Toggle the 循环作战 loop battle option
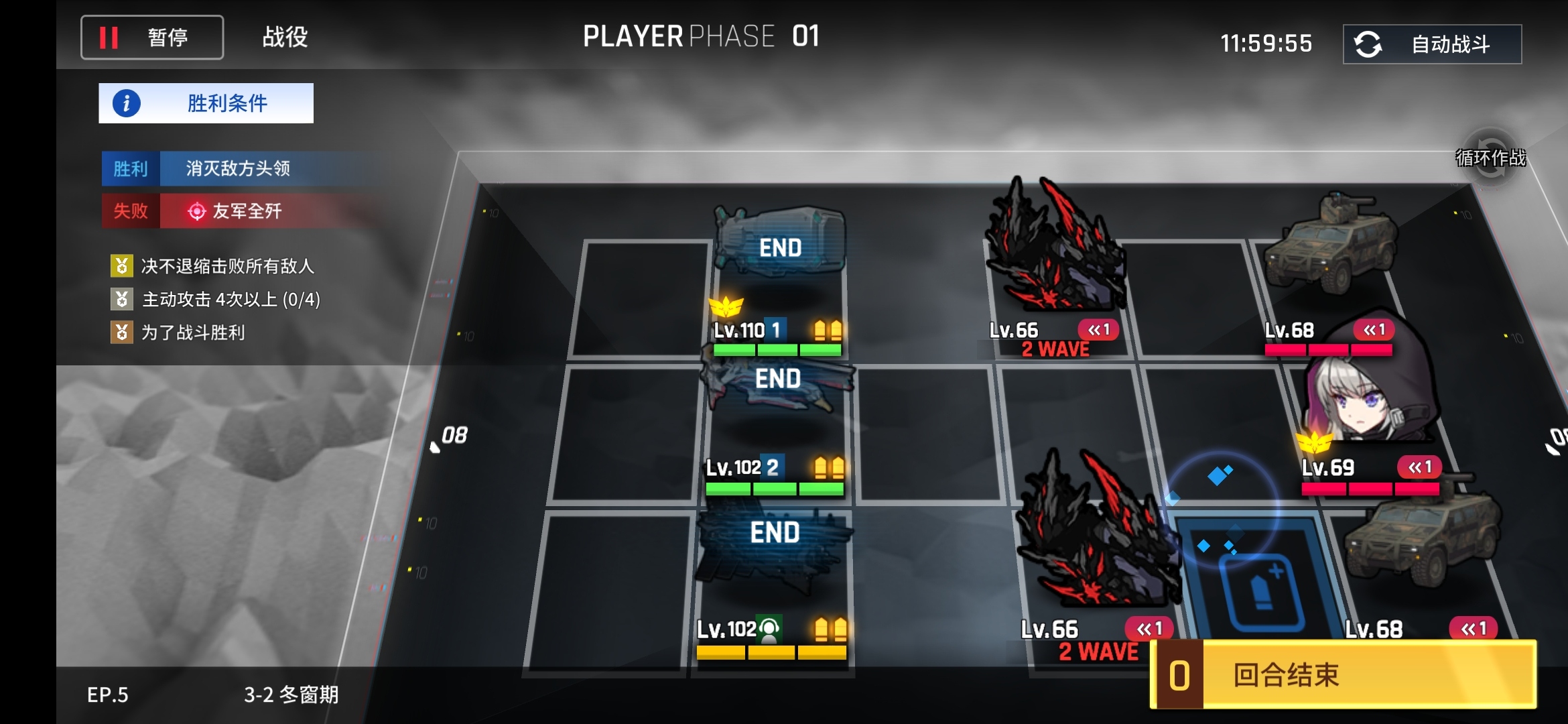Viewport: 1568px width, 724px height. point(1490,158)
